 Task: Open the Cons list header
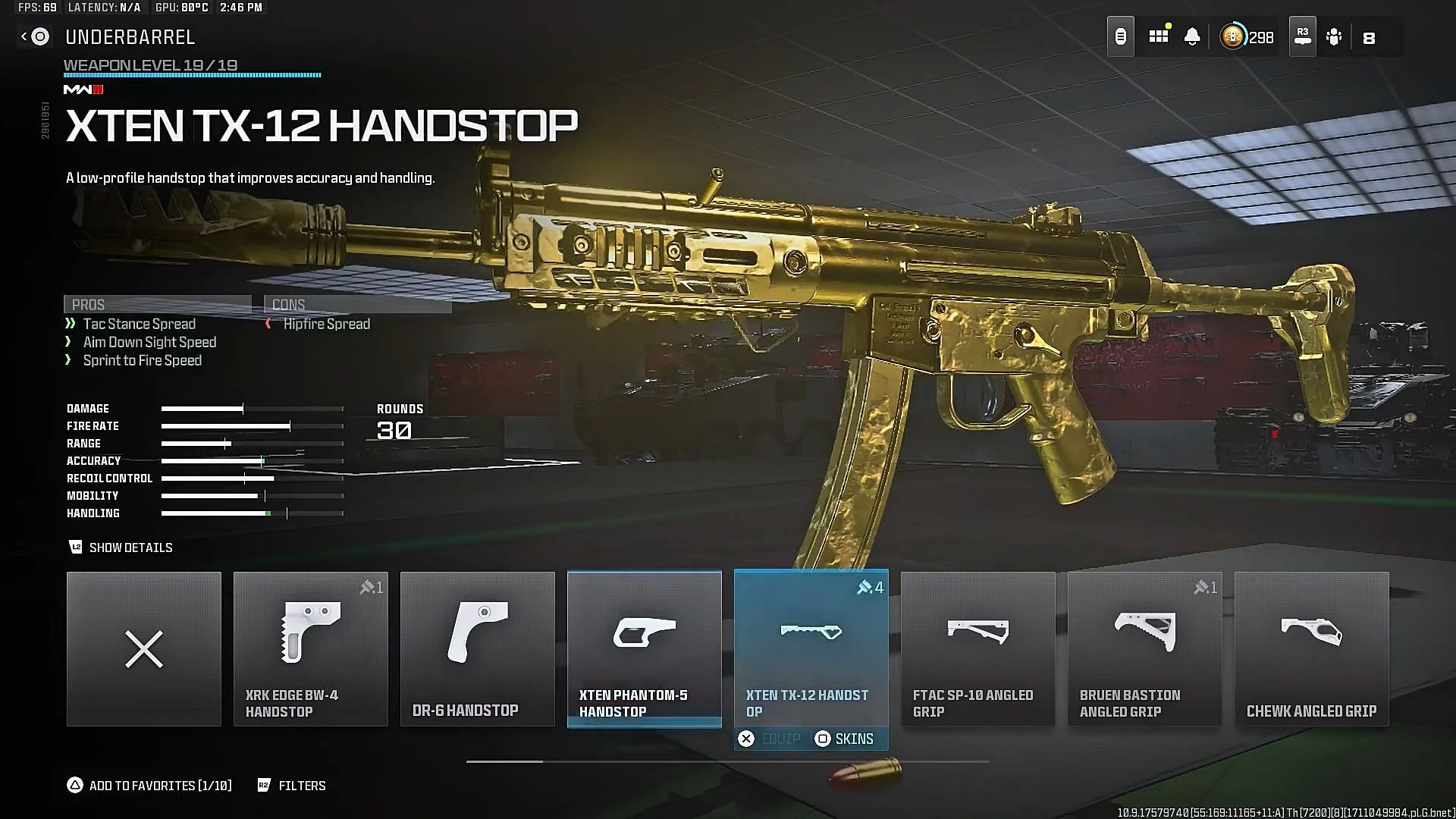357,304
